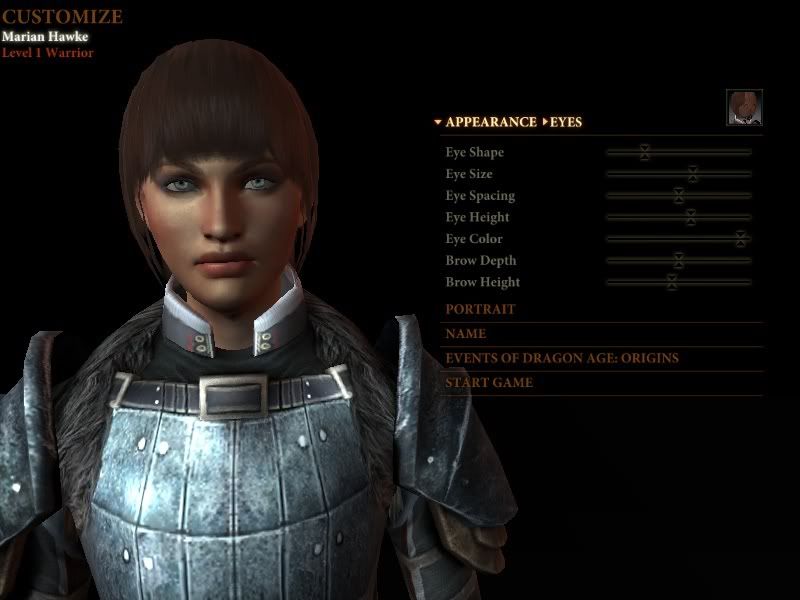The height and width of the screenshot is (600, 800).
Task: Adjust the Brow Depth slider
Action: 678,261
